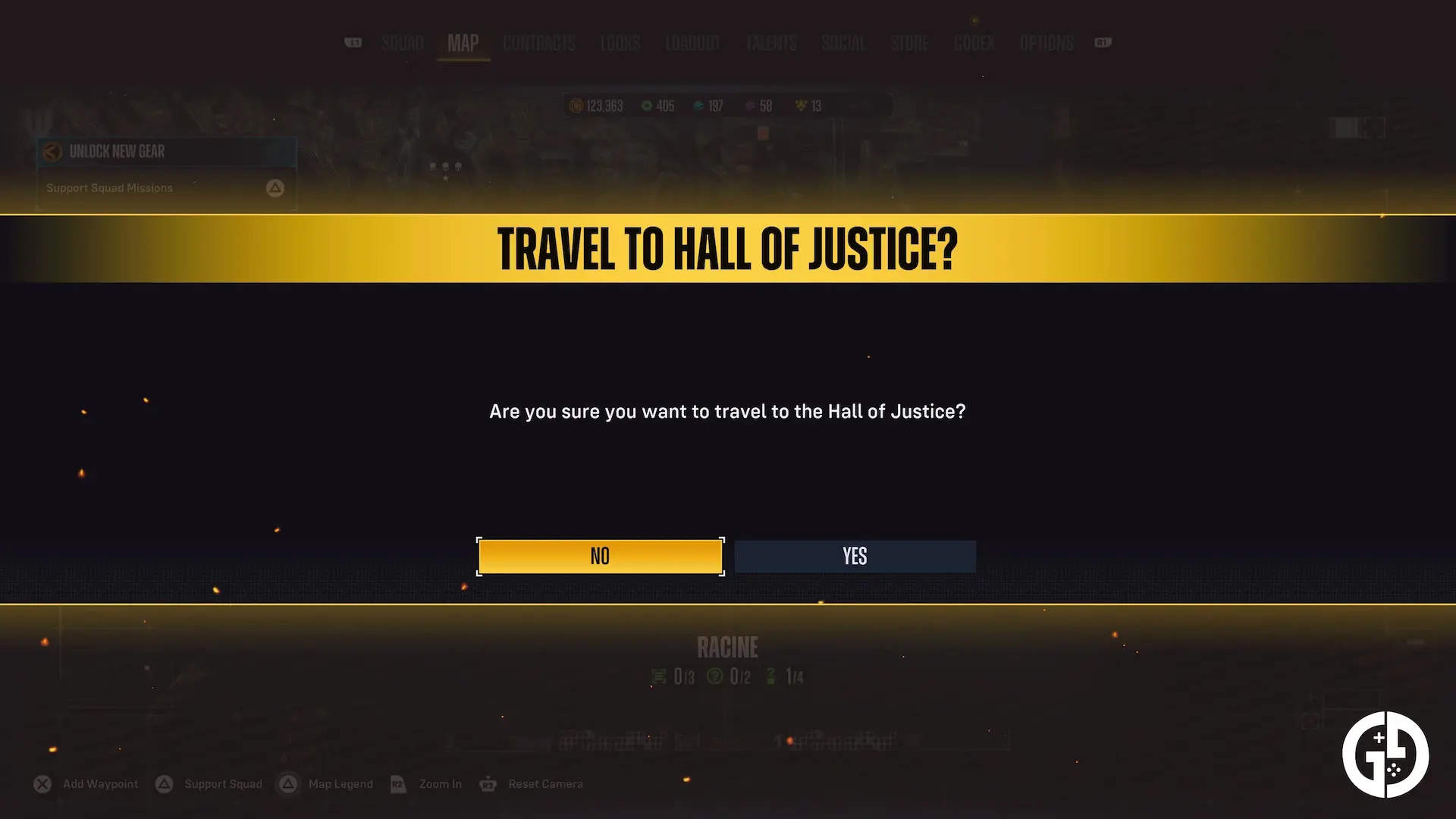Select the Map tab
This screenshot has width=1456, height=819.
coord(463,43)
